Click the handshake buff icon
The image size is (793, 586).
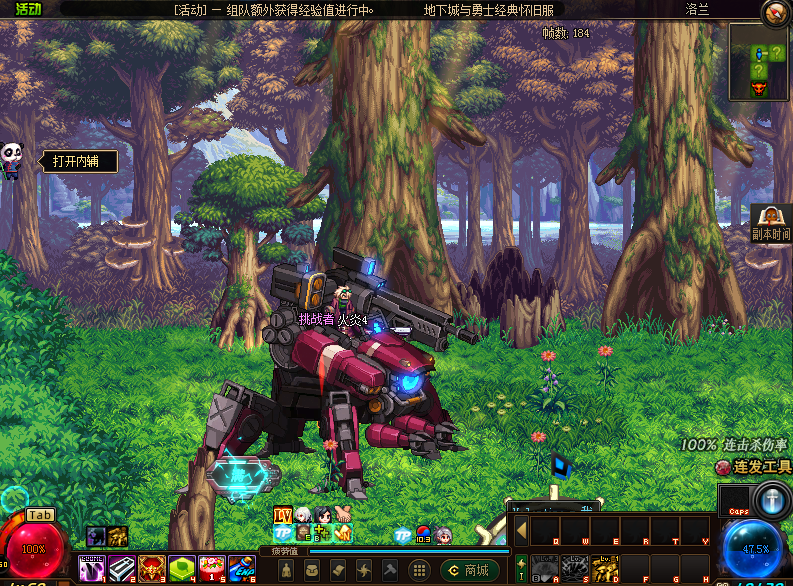coord(342,515)
